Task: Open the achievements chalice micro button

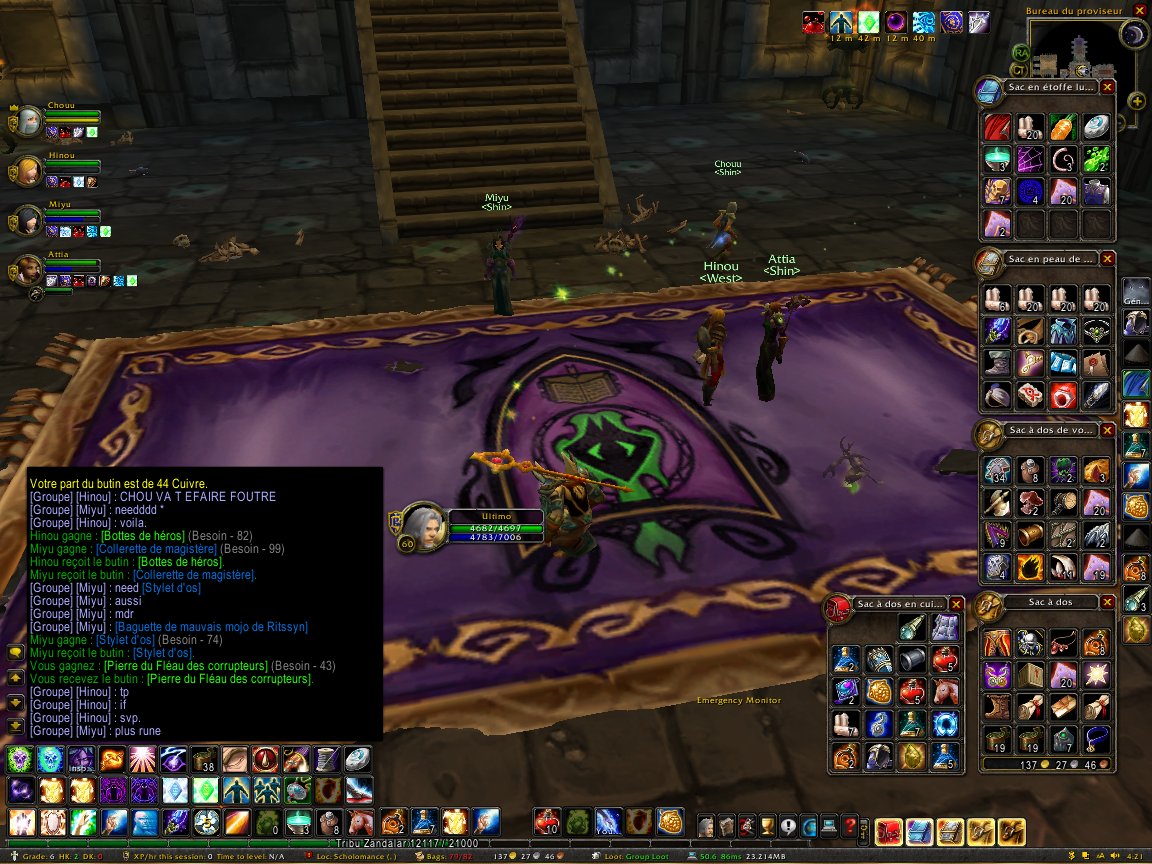Action: click(768, 828)
